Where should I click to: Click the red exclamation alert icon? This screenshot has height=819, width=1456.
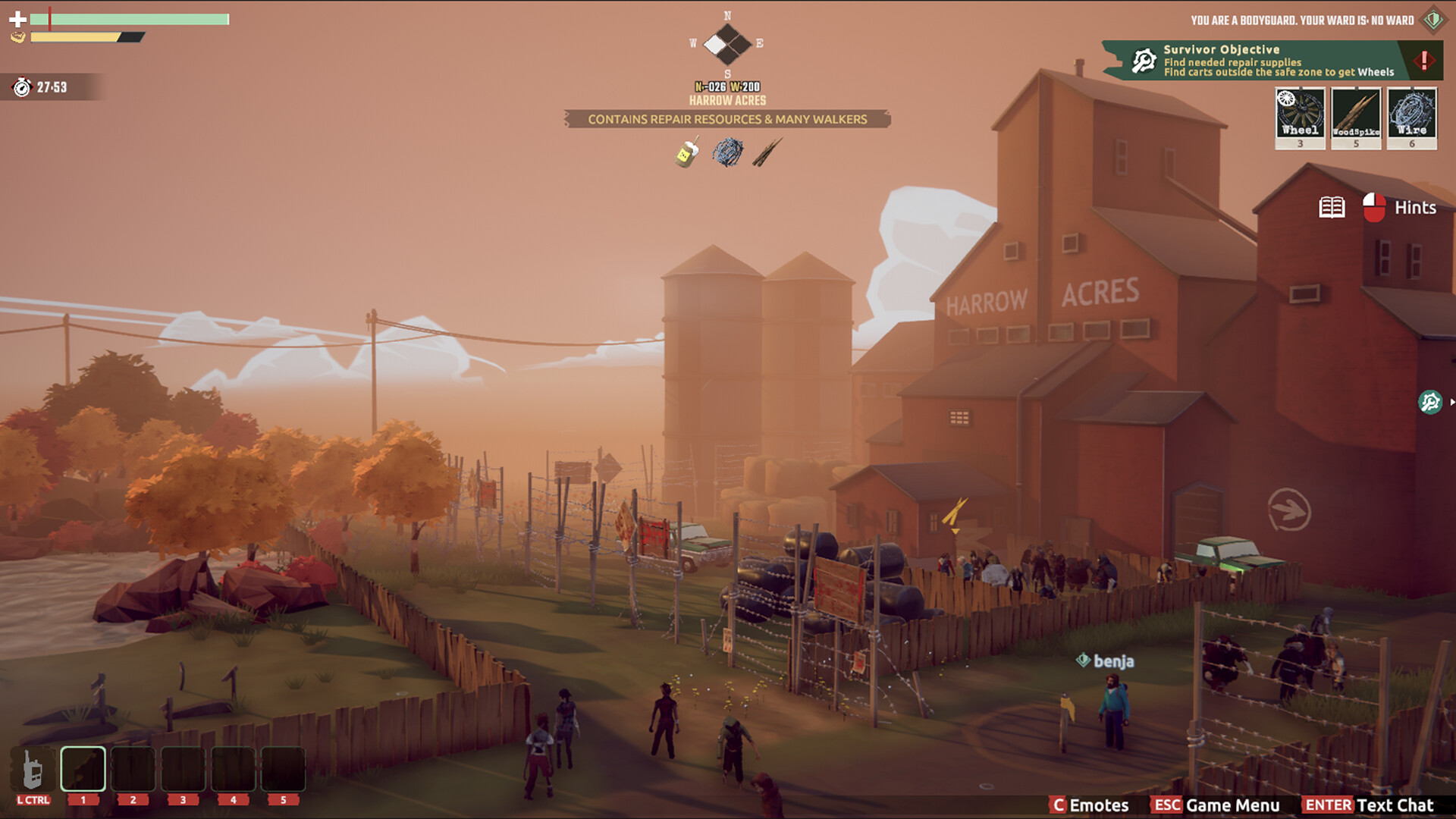(x=1423, y=60)
